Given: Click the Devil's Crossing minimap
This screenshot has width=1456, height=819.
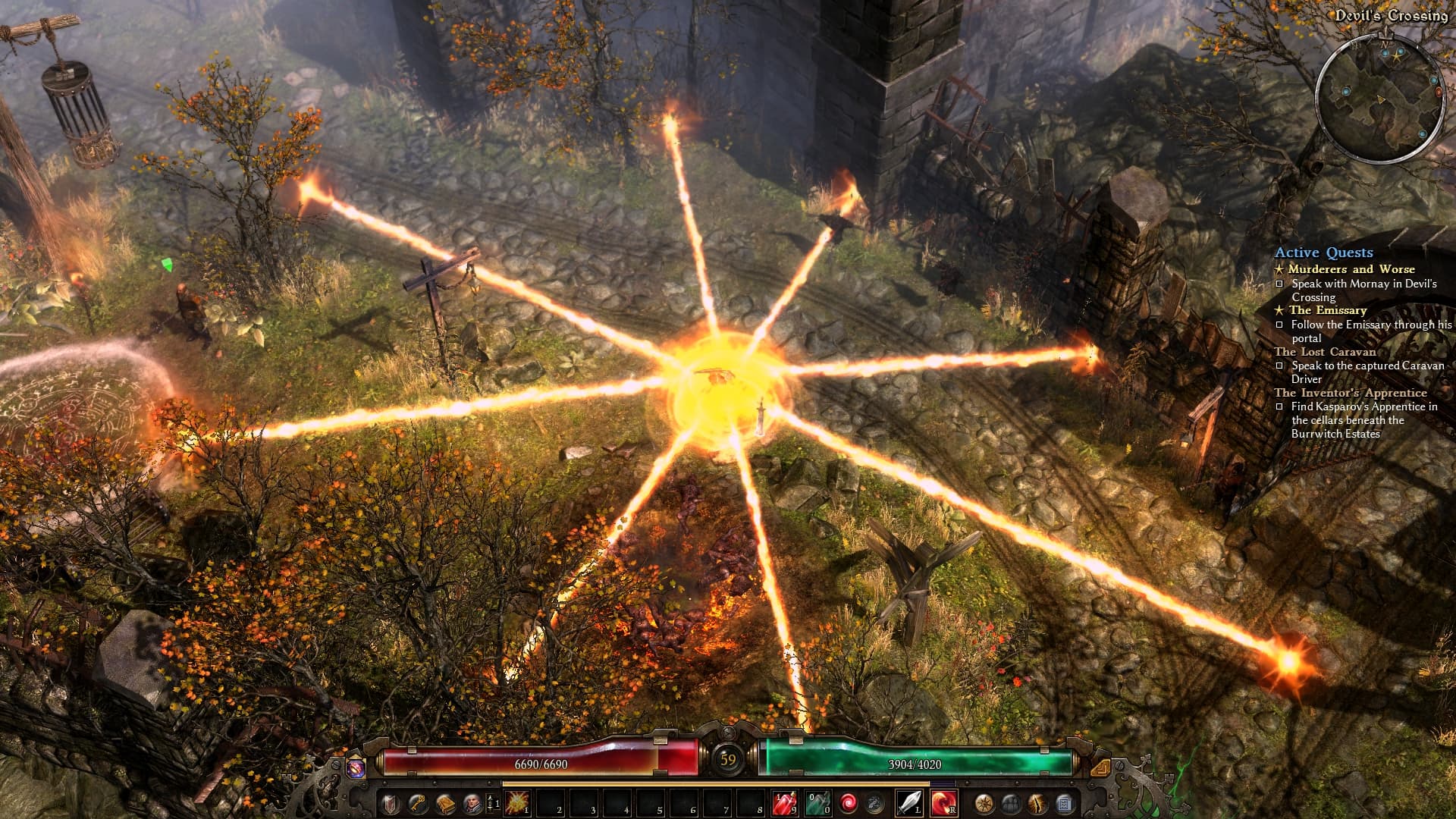Looking at the screenshot, I should click(x=1379, y=99).
